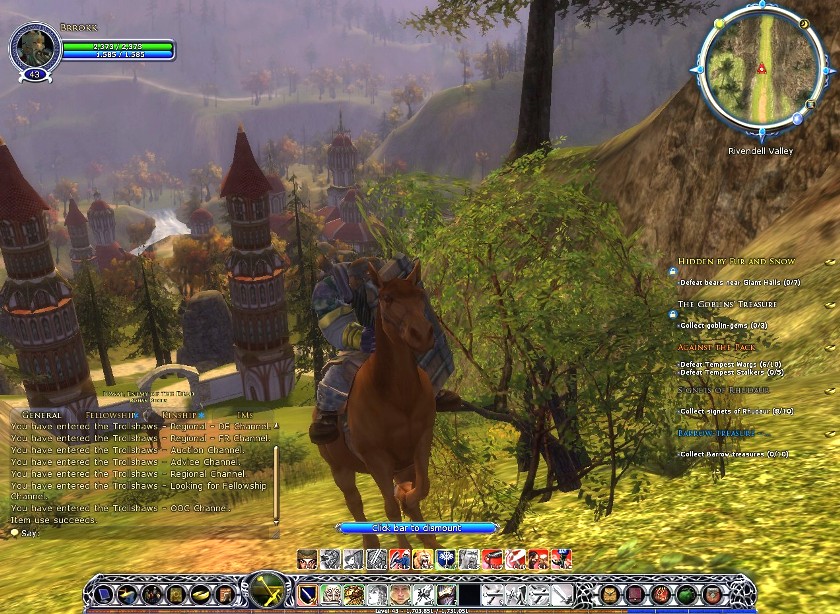The width and height of the screenshot is (840, 614).
Task: Open the Against the Pack quest
Action: [x=718, y=347]
